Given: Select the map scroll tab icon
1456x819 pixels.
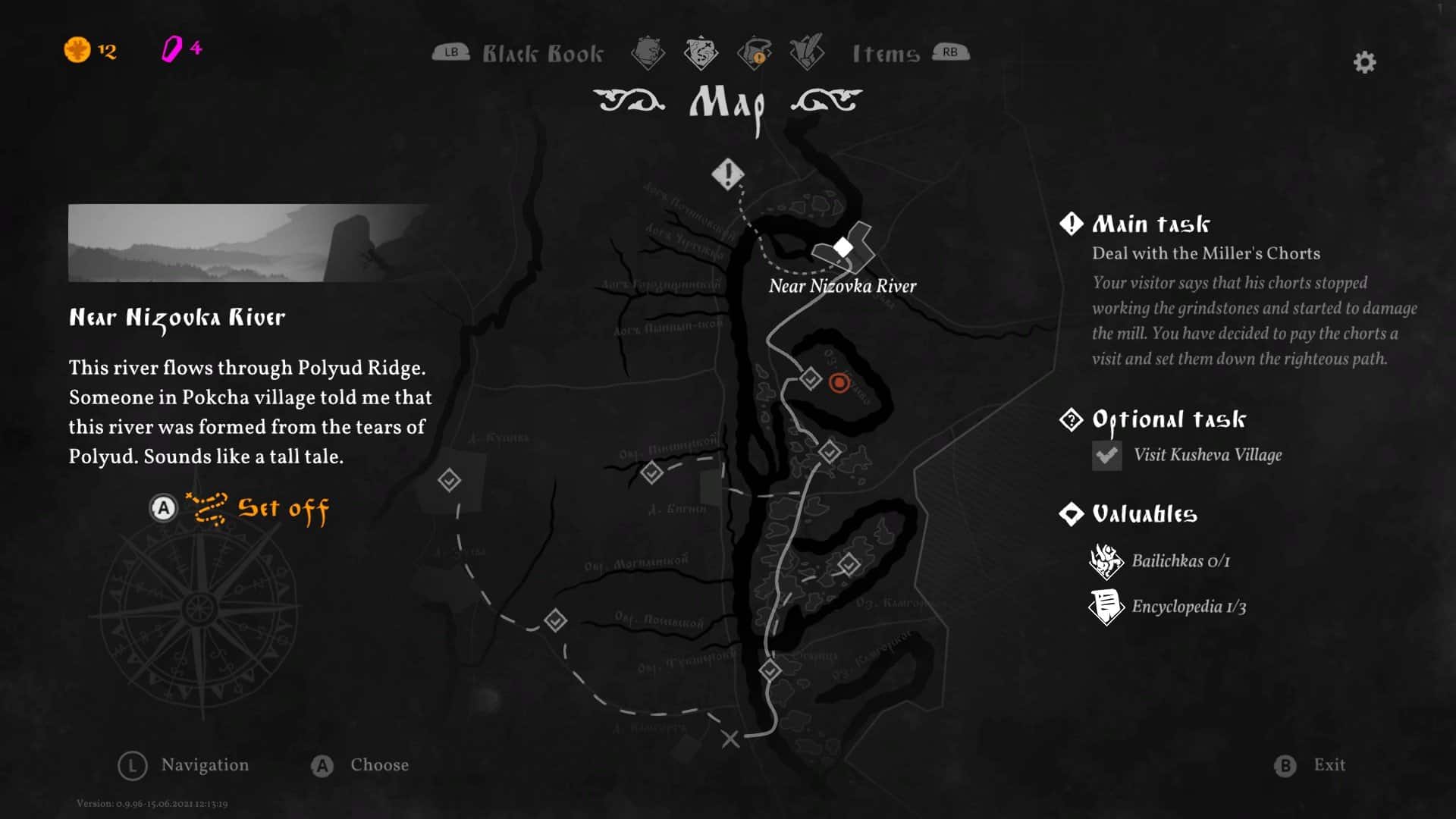Looking at the screenshot, I should [701, 53].
